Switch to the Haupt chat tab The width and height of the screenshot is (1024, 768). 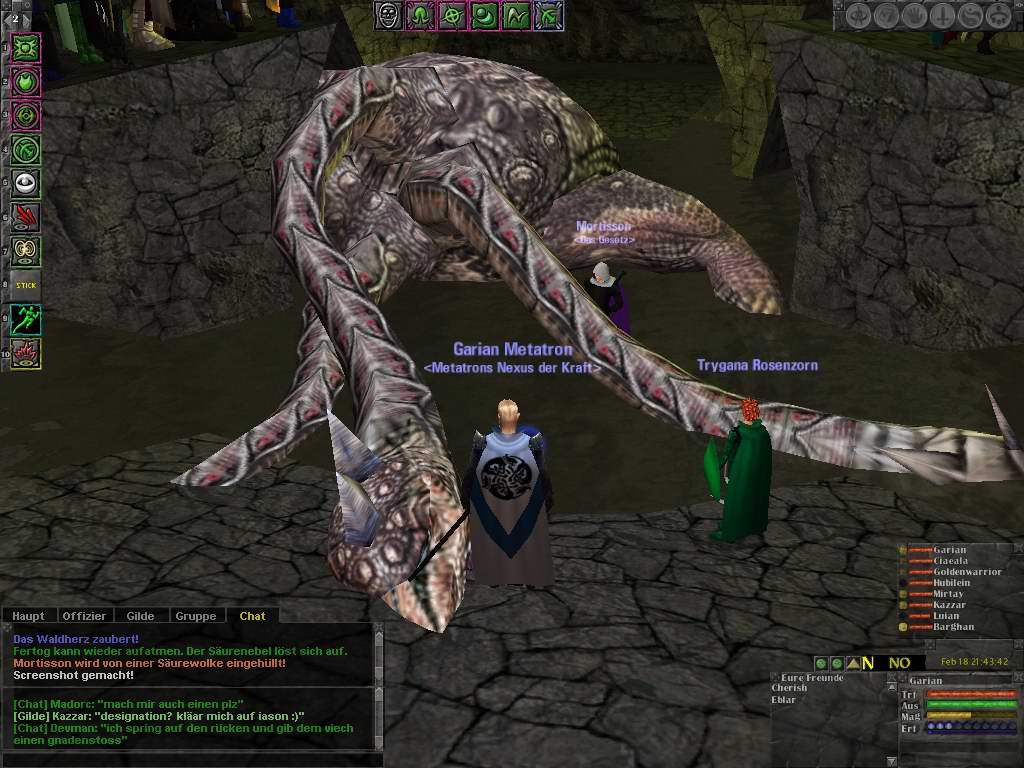pyautogui.click(x=28, y=616)
